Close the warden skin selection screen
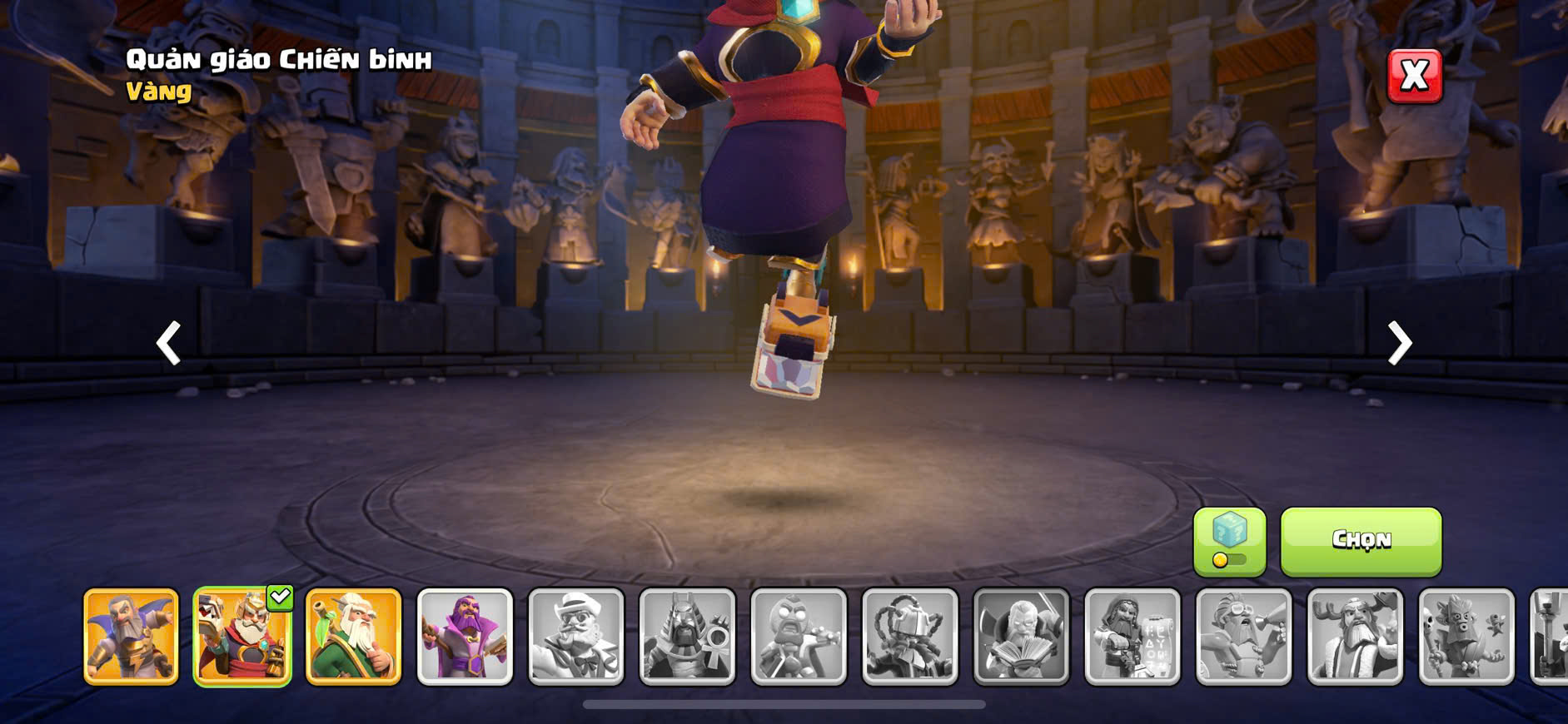 [1414, 77]
